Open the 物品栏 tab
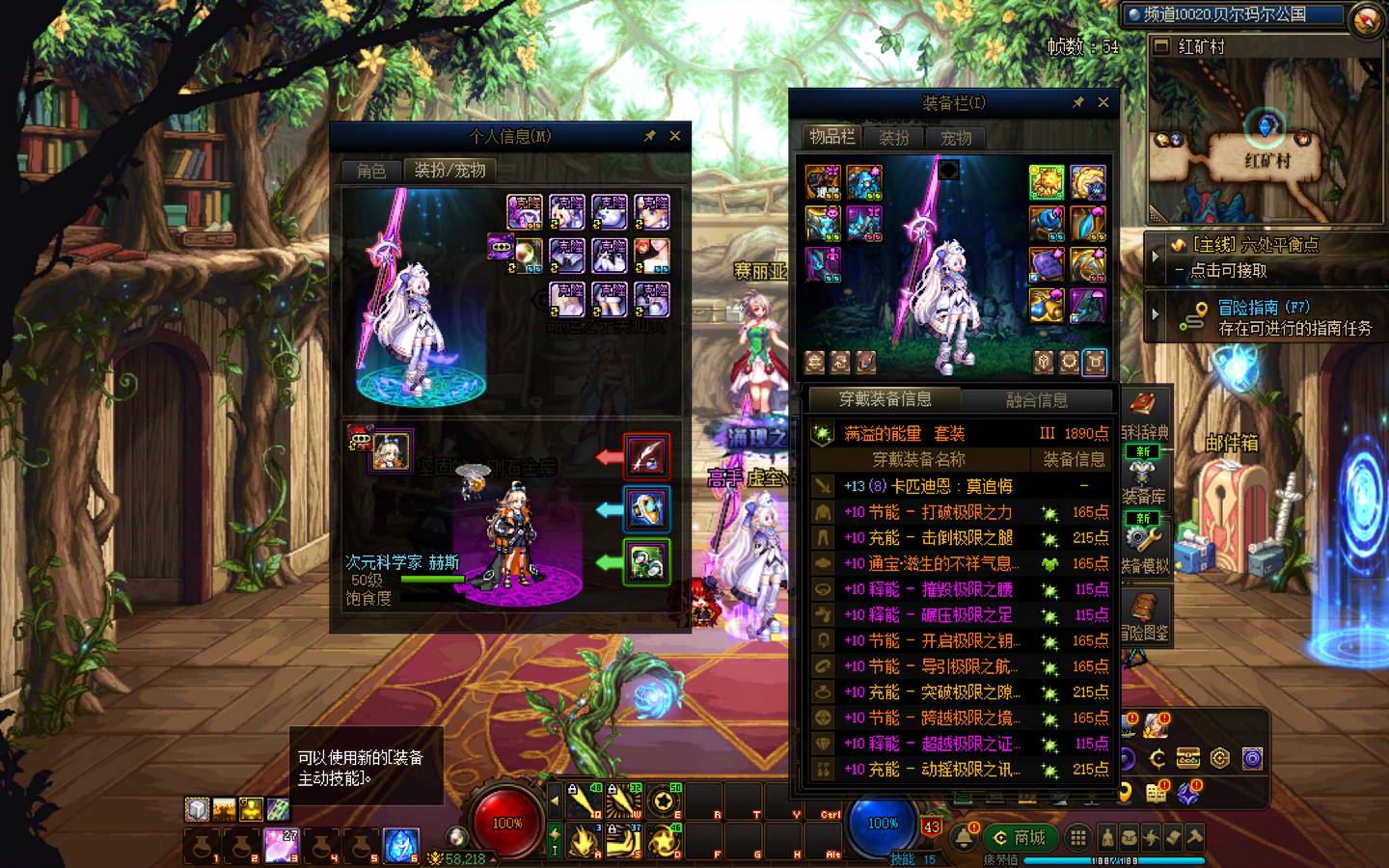1389x868 pixels. tap(831, 137)
